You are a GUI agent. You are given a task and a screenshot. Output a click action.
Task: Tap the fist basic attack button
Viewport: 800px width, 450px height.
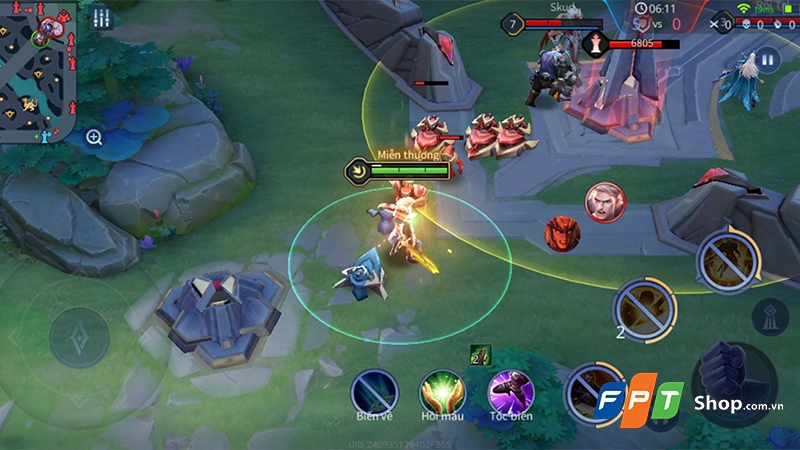[x=735, y=381]
